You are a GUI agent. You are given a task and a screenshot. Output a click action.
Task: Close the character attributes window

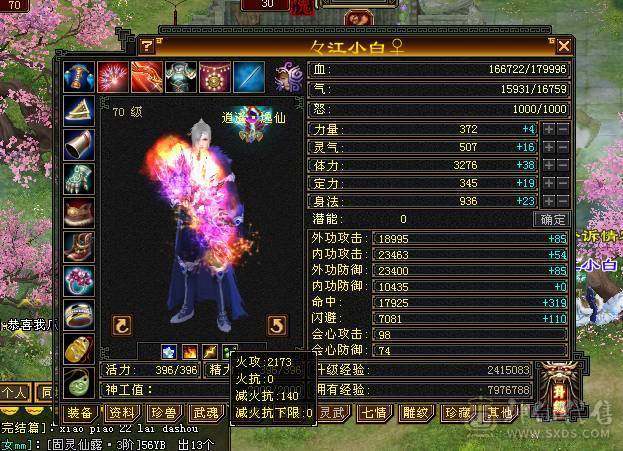(x=564, y=46)
